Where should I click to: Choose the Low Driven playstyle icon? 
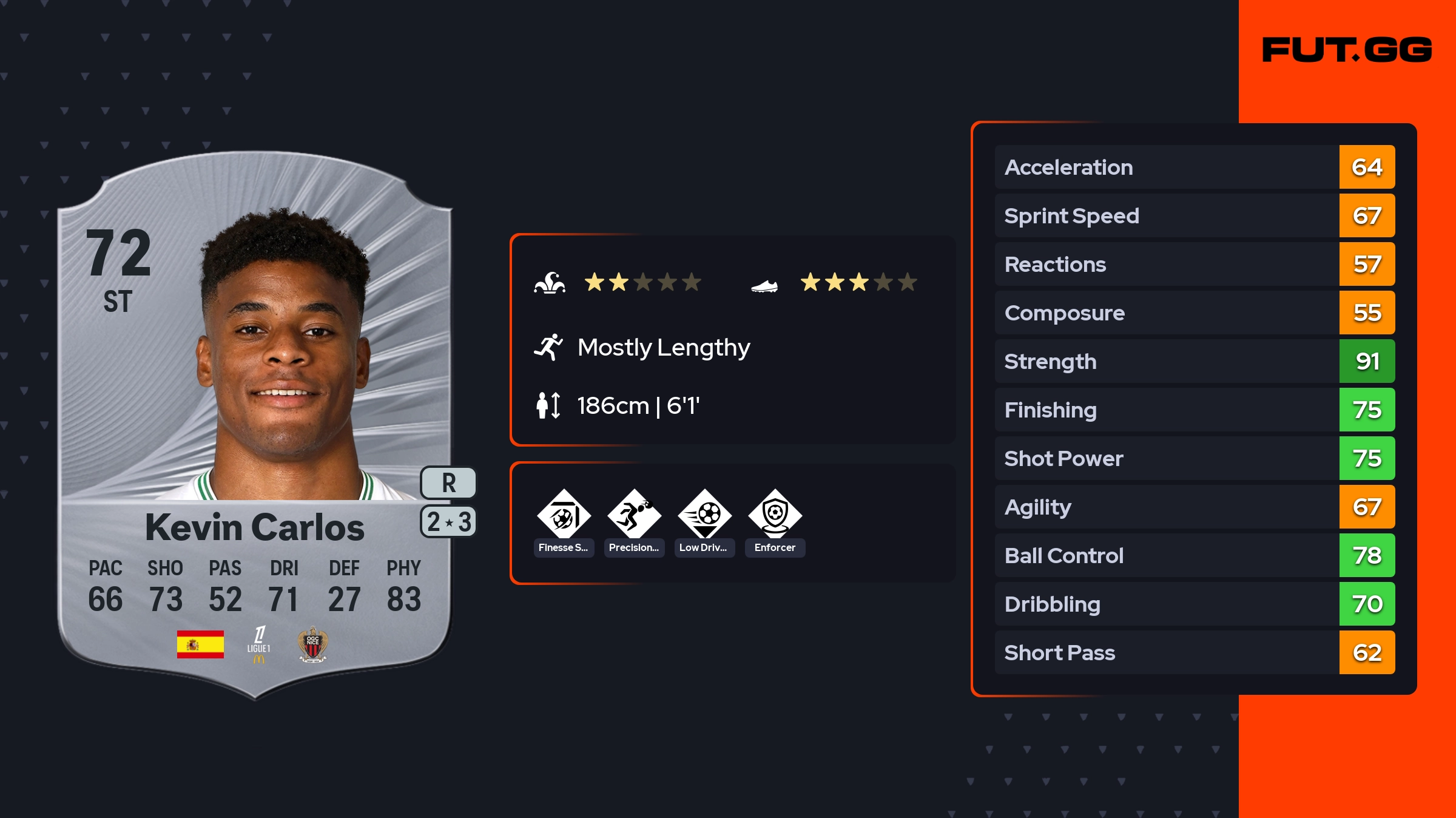click(x=704, y=515)
